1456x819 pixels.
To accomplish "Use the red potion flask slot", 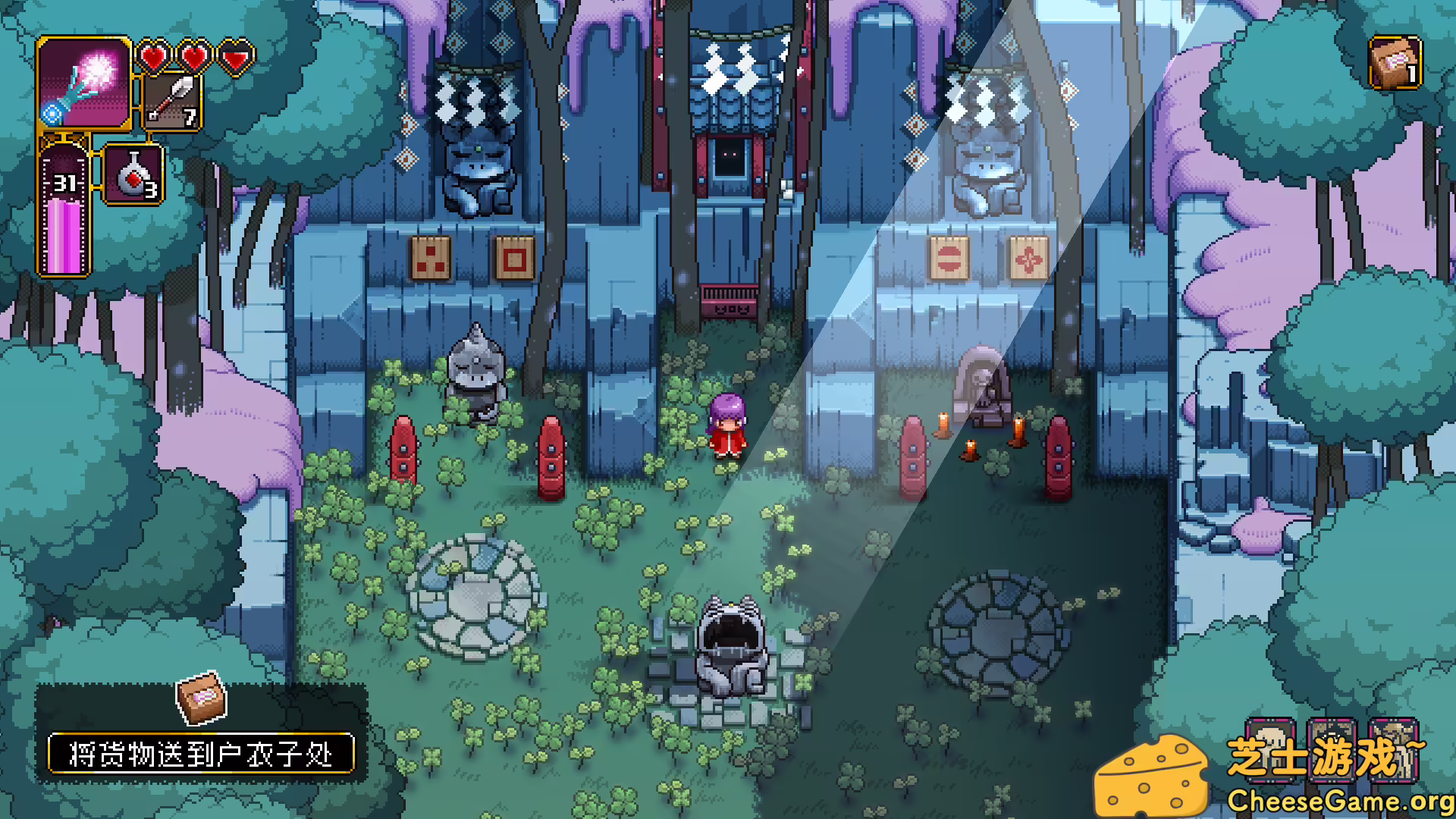I will coord(133,176).
